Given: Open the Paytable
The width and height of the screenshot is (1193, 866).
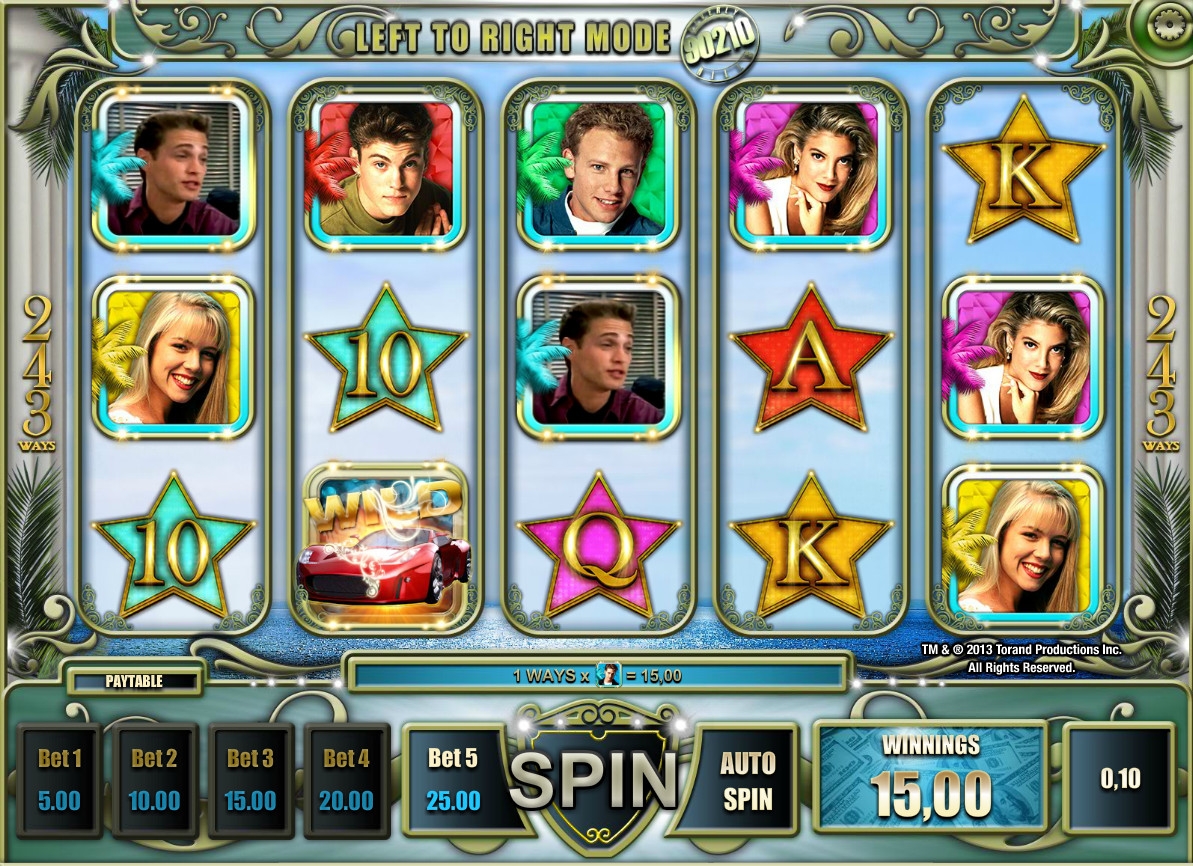Looking at the screenshot, I should (x=134, y=681).
